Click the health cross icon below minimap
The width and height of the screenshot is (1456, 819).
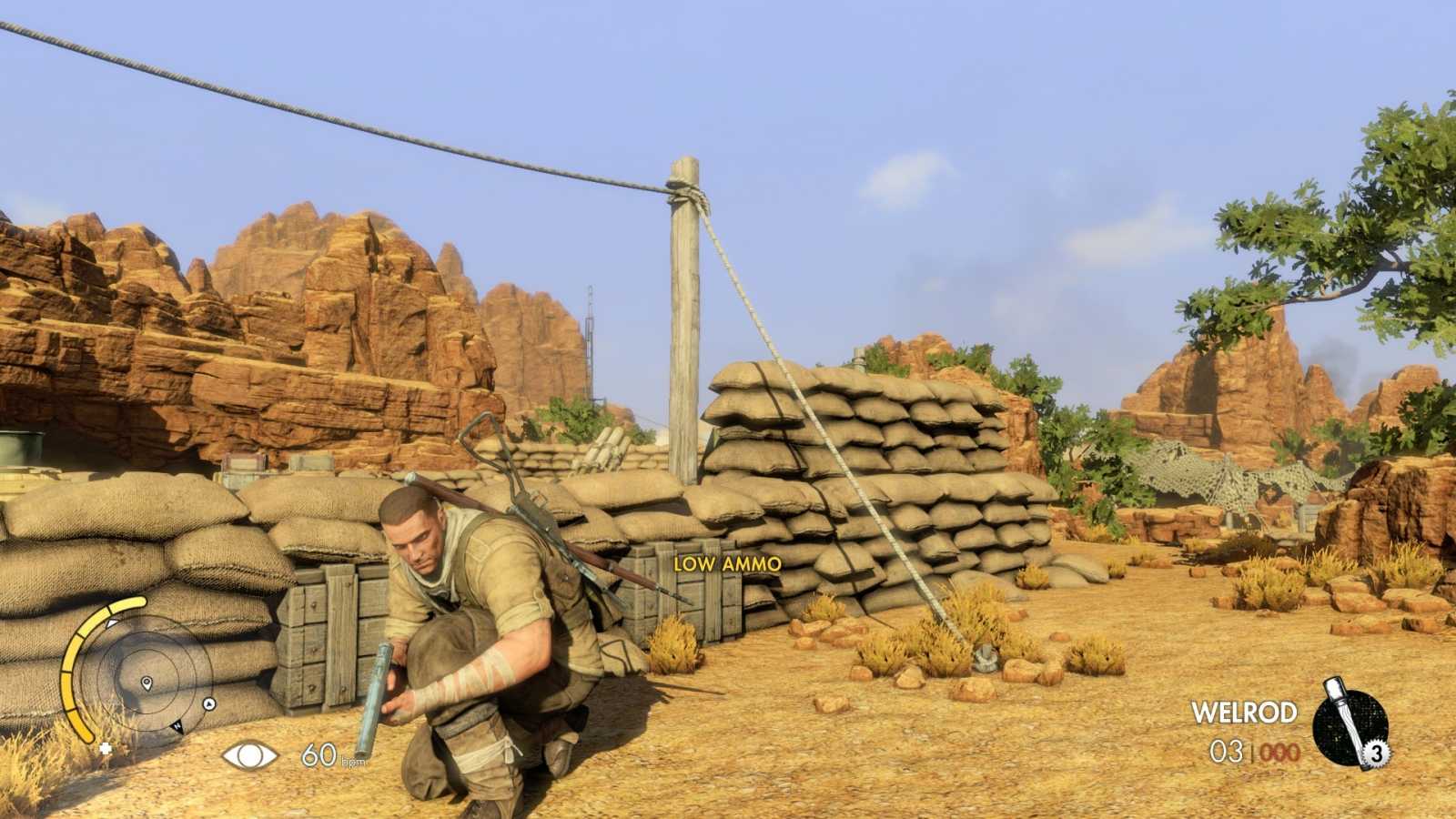coord(105,749)
